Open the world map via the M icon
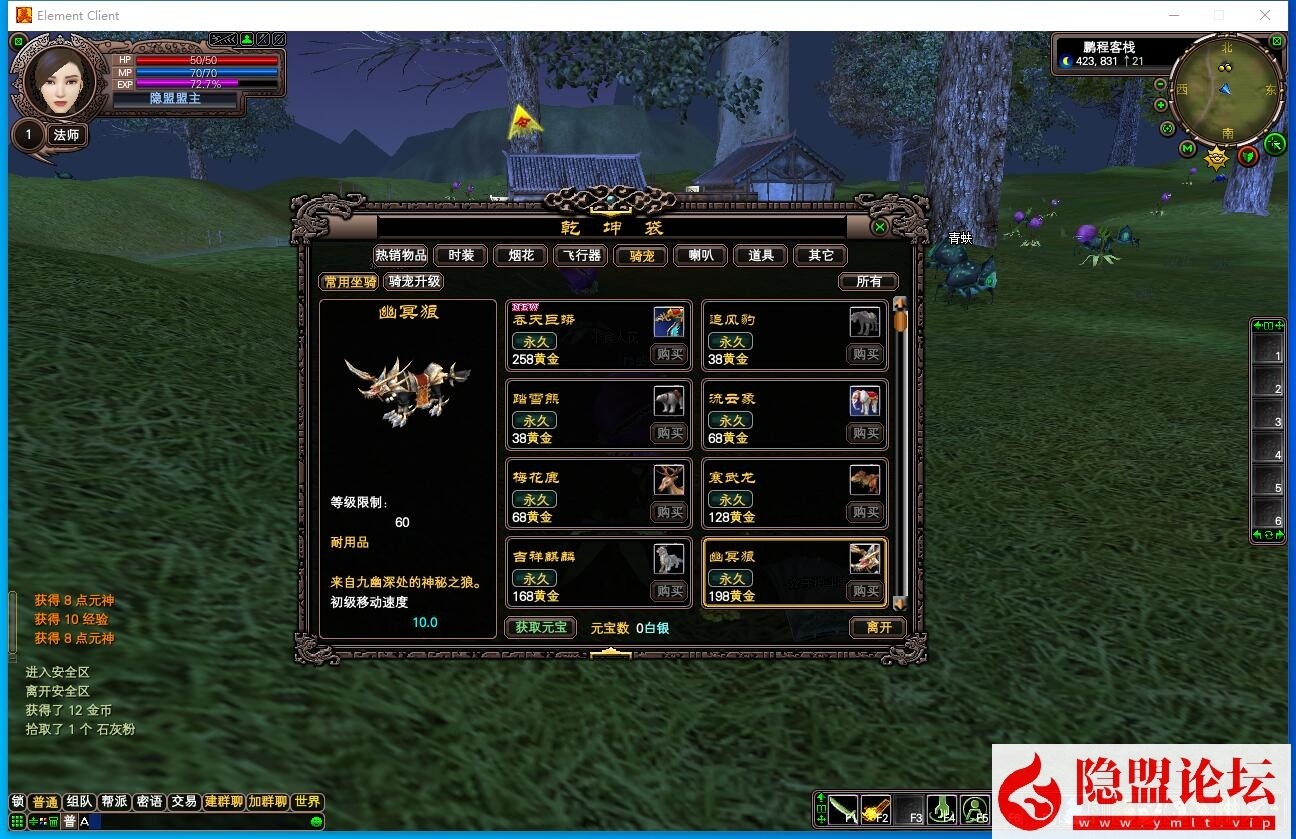The width and height of the screenshot is (1296, 839). [x=1187, y=148]
